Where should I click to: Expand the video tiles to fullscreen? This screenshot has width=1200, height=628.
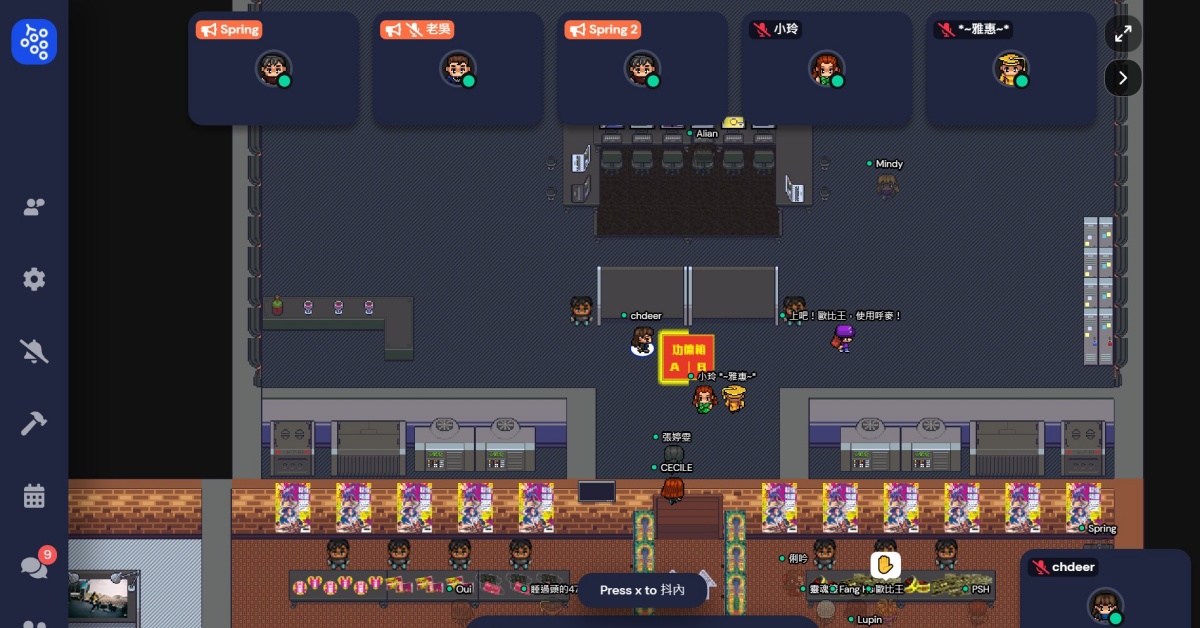tap(1123, 34)
